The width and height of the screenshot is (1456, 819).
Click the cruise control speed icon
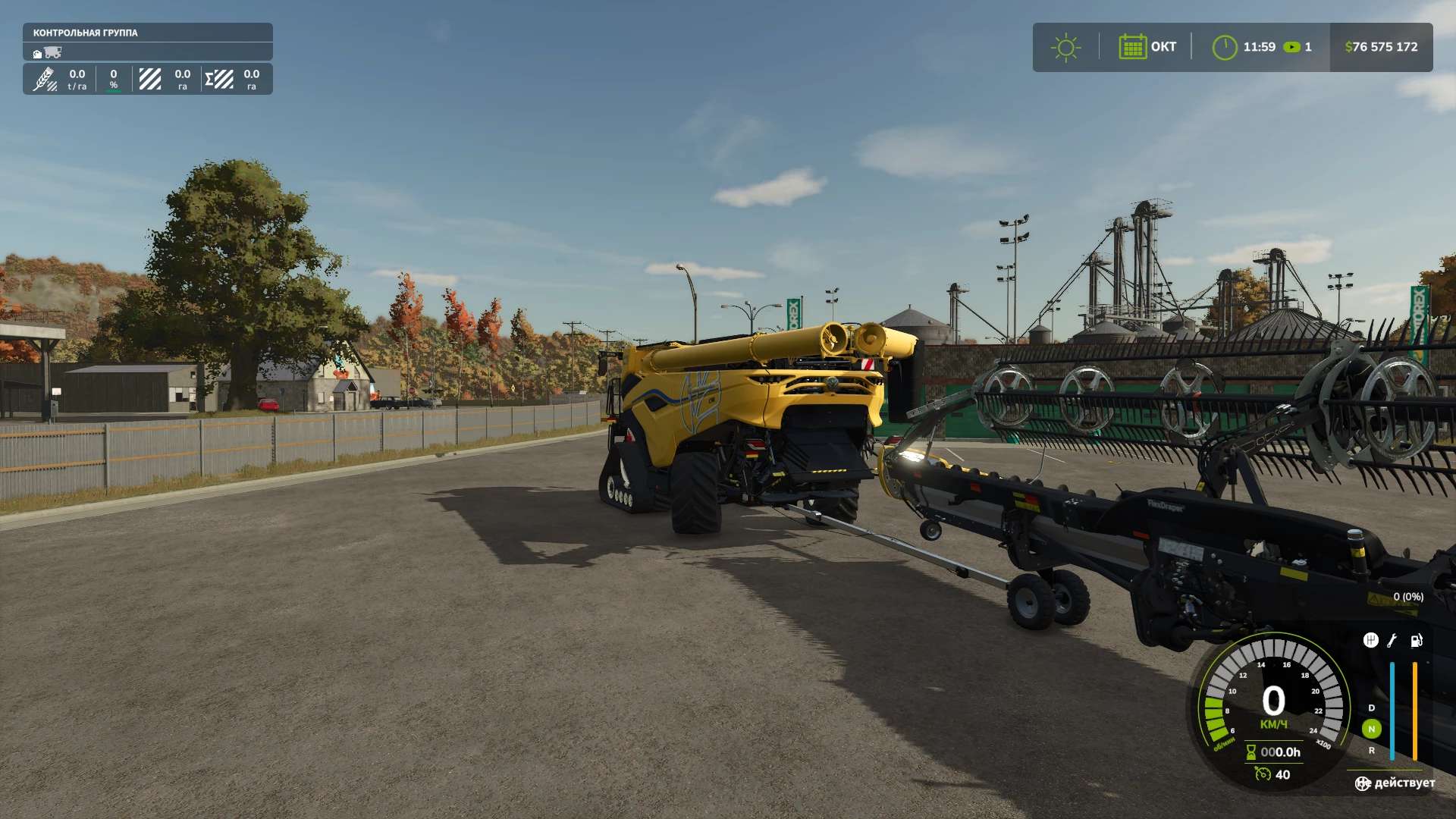[x=1262, y=774]
